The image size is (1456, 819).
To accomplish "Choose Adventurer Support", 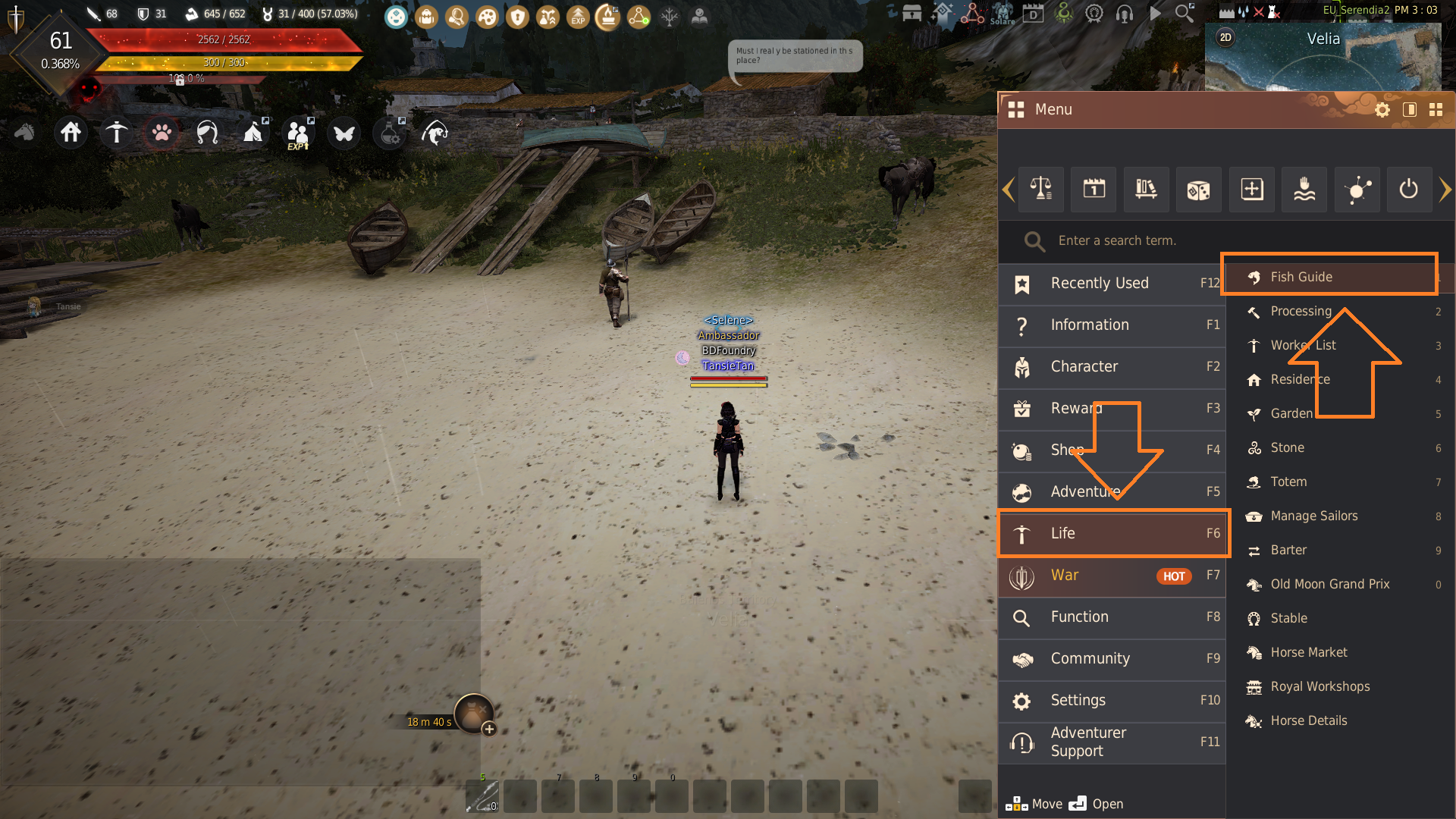I will [1112, 742].
